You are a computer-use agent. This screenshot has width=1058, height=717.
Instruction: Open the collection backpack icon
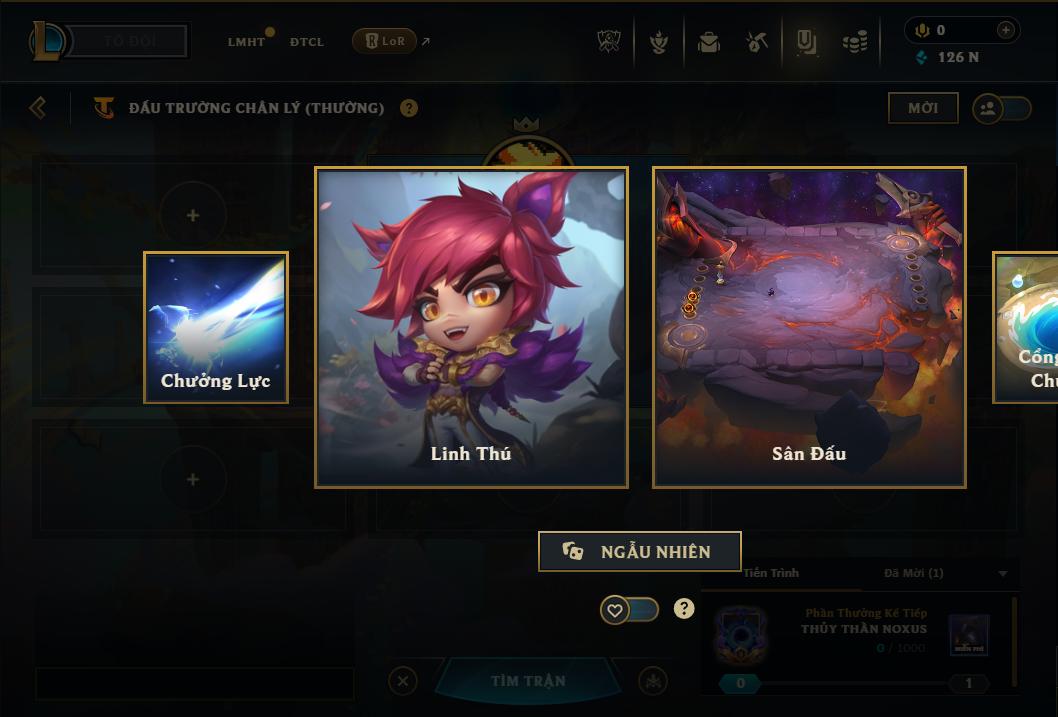[x=709, y=42]
